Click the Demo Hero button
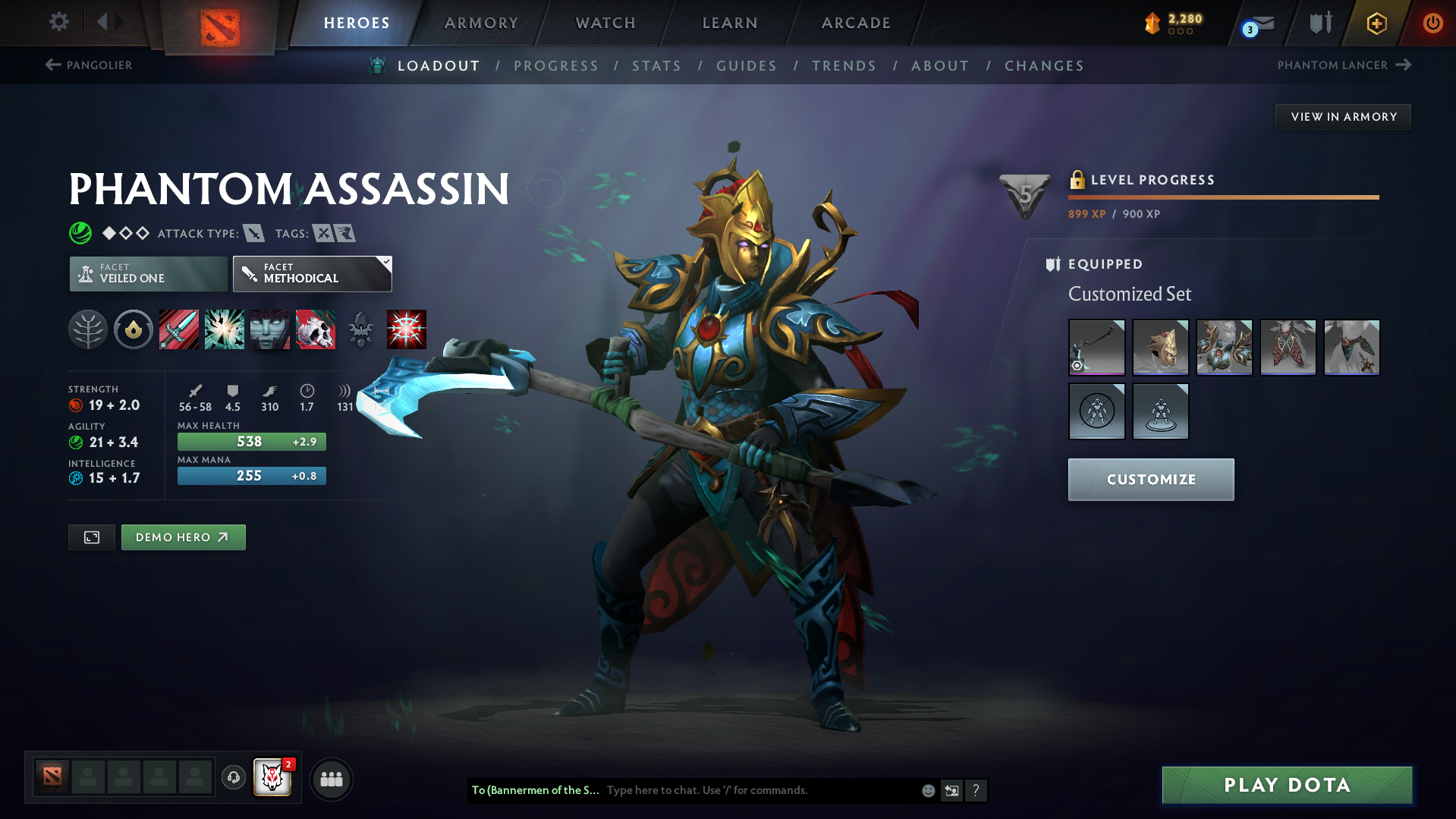 [x=183, y=537]
